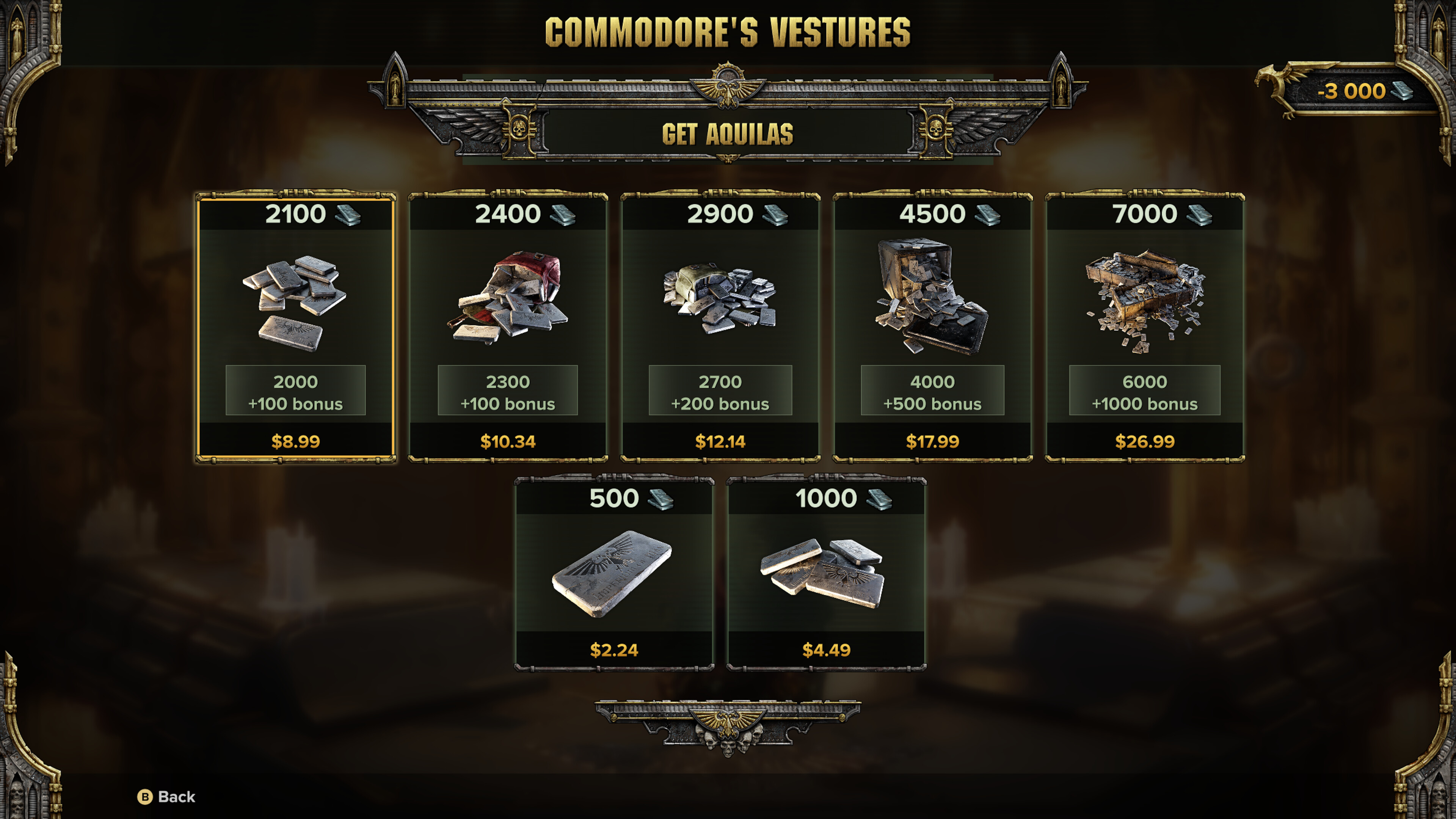Click the Back option
1456x819 pixels.
coord(167,796)
